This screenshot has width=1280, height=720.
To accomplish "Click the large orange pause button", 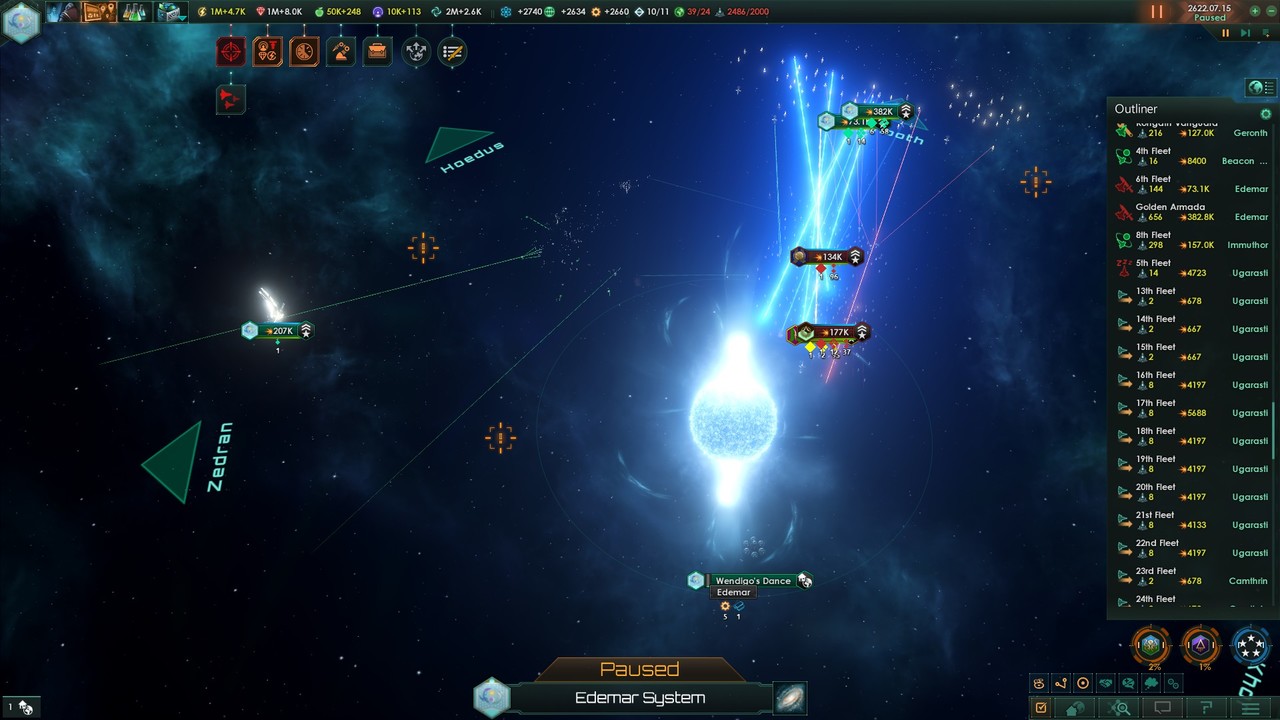I will (1156, 12).
